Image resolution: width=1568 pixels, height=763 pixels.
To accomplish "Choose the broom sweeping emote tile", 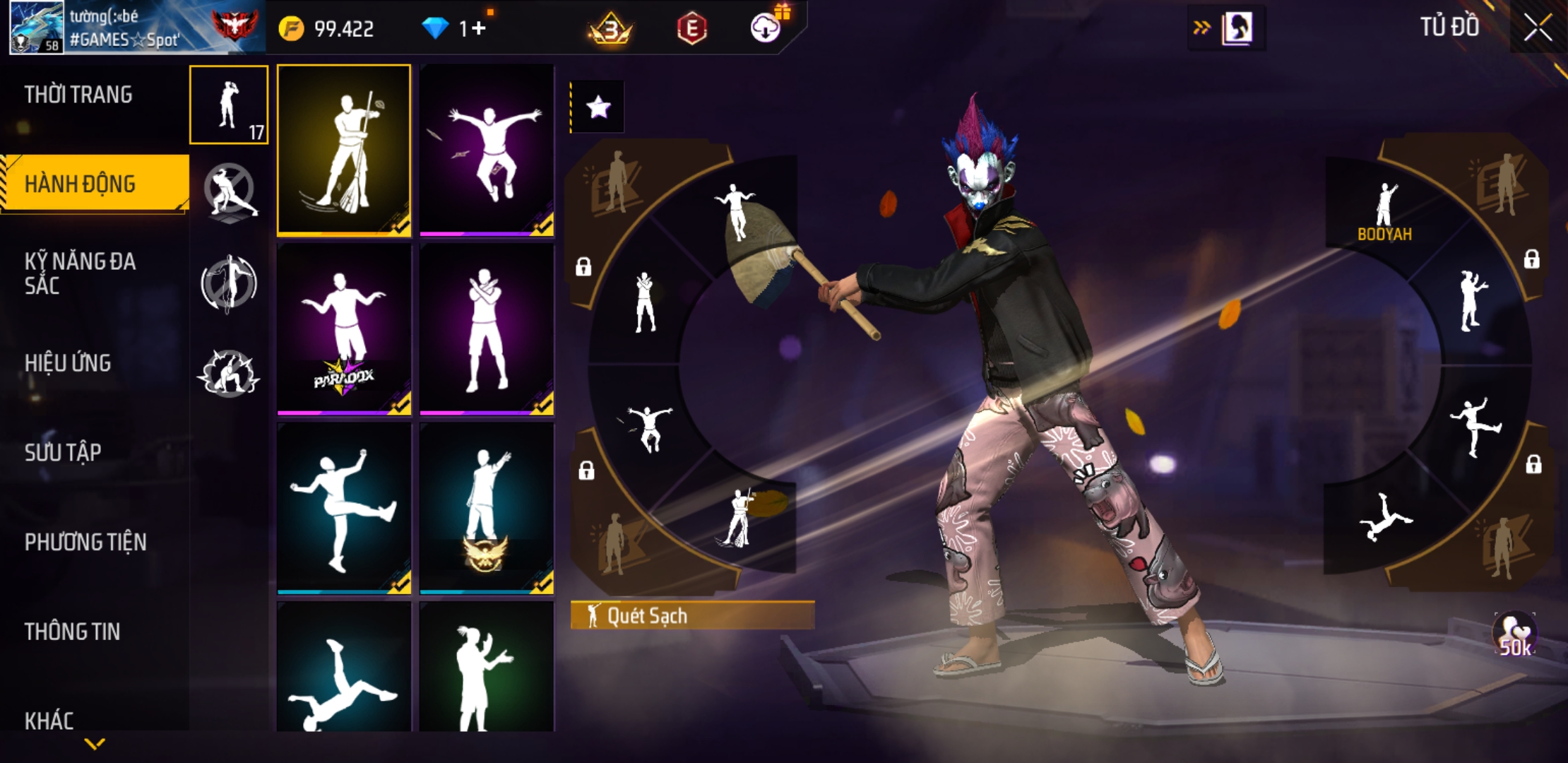I will tap(344, 150).
